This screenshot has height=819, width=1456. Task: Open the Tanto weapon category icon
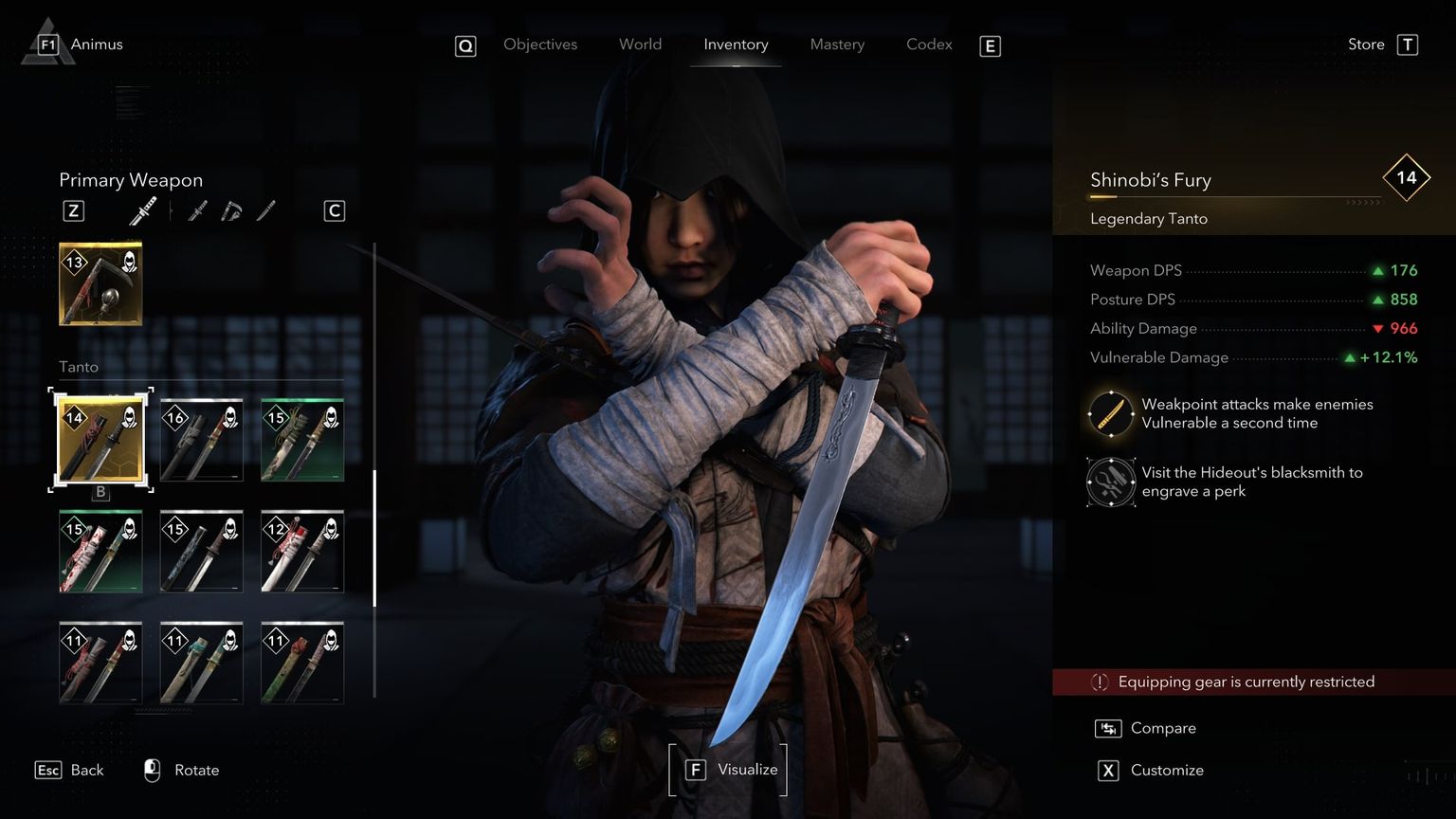coord(142,209)
